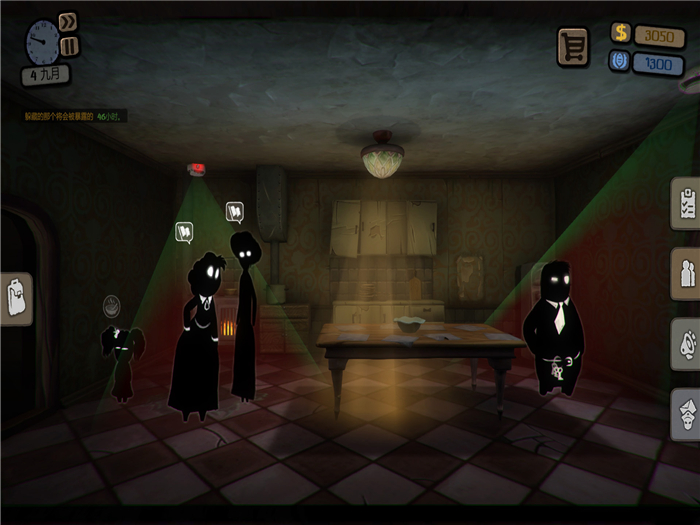Open the shopping cart store
This screenshot has height=525, width=700.
(x=573, y=46)
